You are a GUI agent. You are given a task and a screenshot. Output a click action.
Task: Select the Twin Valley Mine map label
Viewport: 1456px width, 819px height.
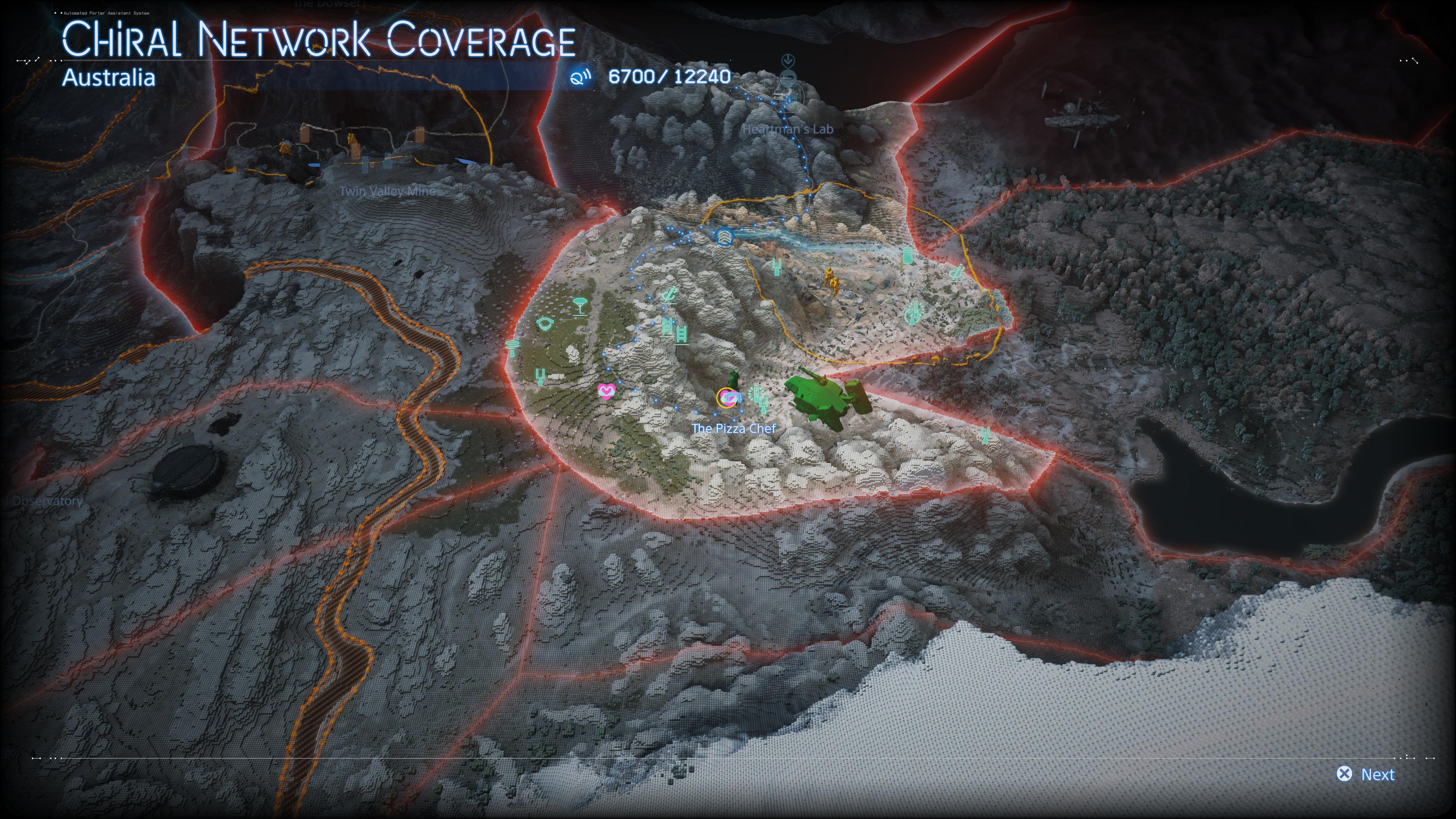(x=387, y=191)
